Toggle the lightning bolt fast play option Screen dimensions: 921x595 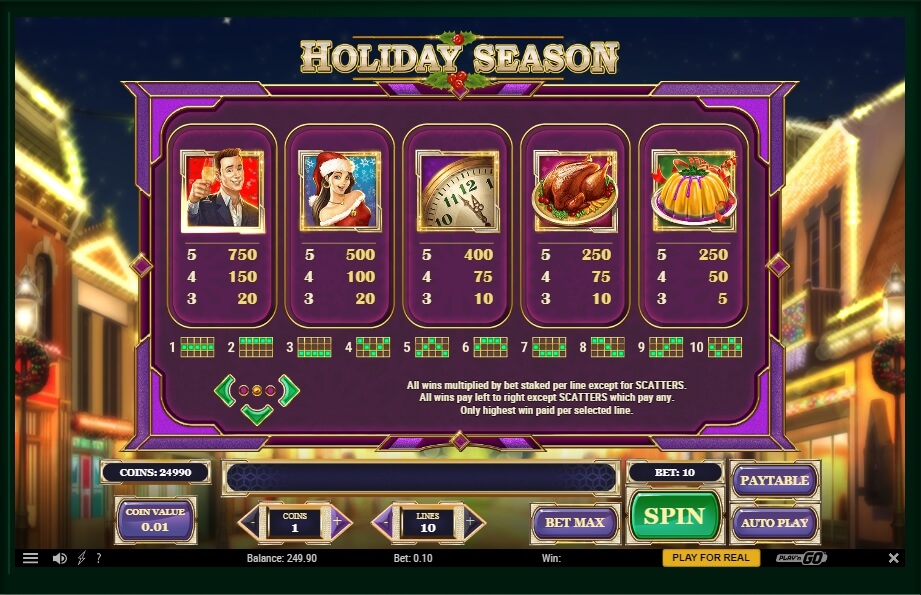click(x=81, y=558)
